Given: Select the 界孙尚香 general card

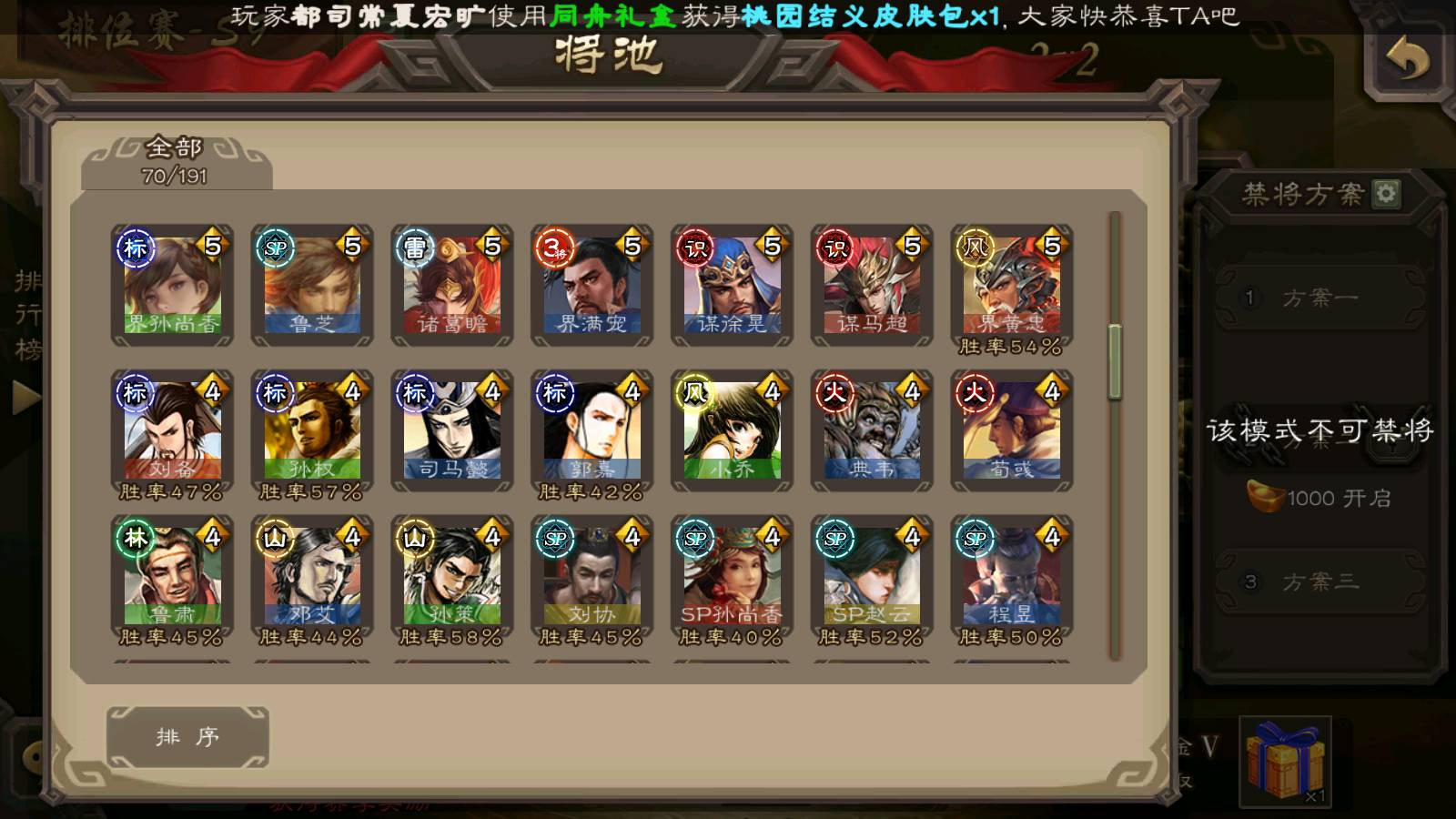Looking at the screenshot, I should pyautogui.click(x=172, y=286).
